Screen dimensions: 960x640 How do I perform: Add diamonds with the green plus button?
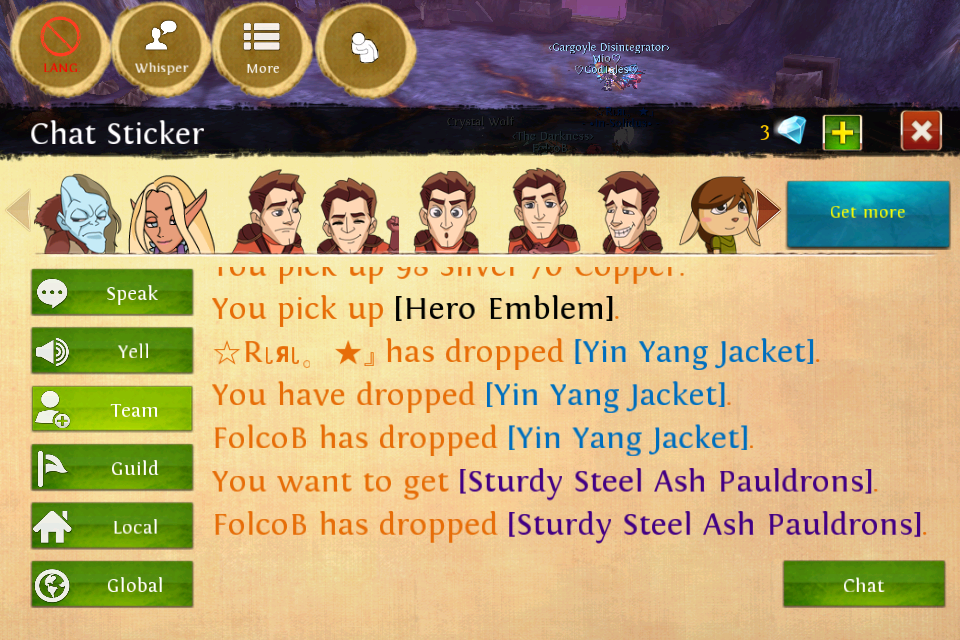coord(842,132)
